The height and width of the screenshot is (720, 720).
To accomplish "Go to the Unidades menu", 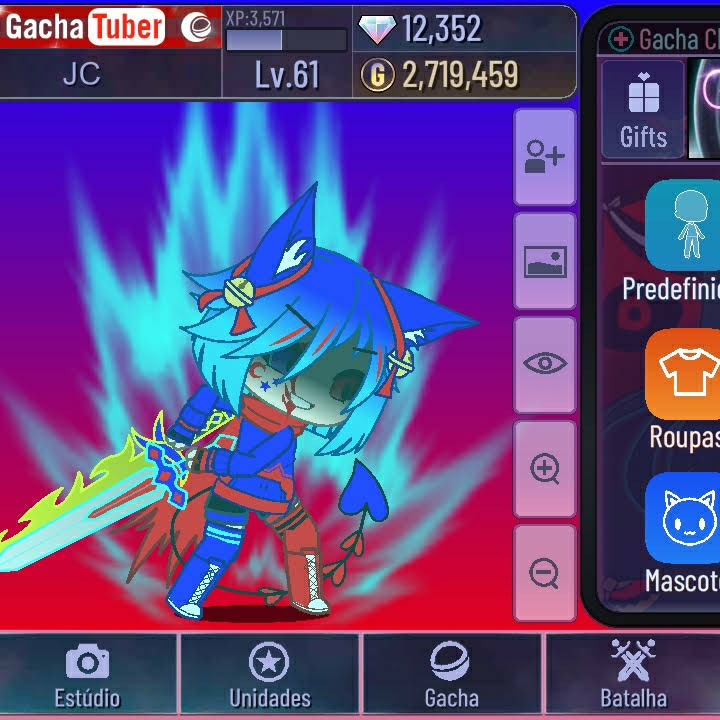I will pos(270,675).
